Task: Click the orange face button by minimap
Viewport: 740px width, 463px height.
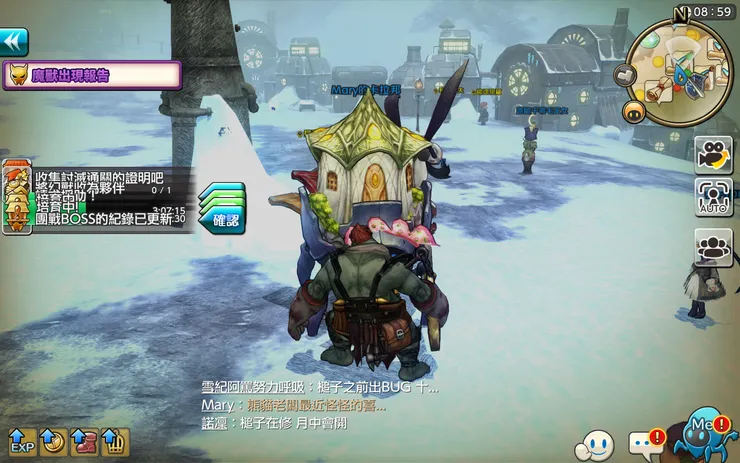Action: (633, 111)
